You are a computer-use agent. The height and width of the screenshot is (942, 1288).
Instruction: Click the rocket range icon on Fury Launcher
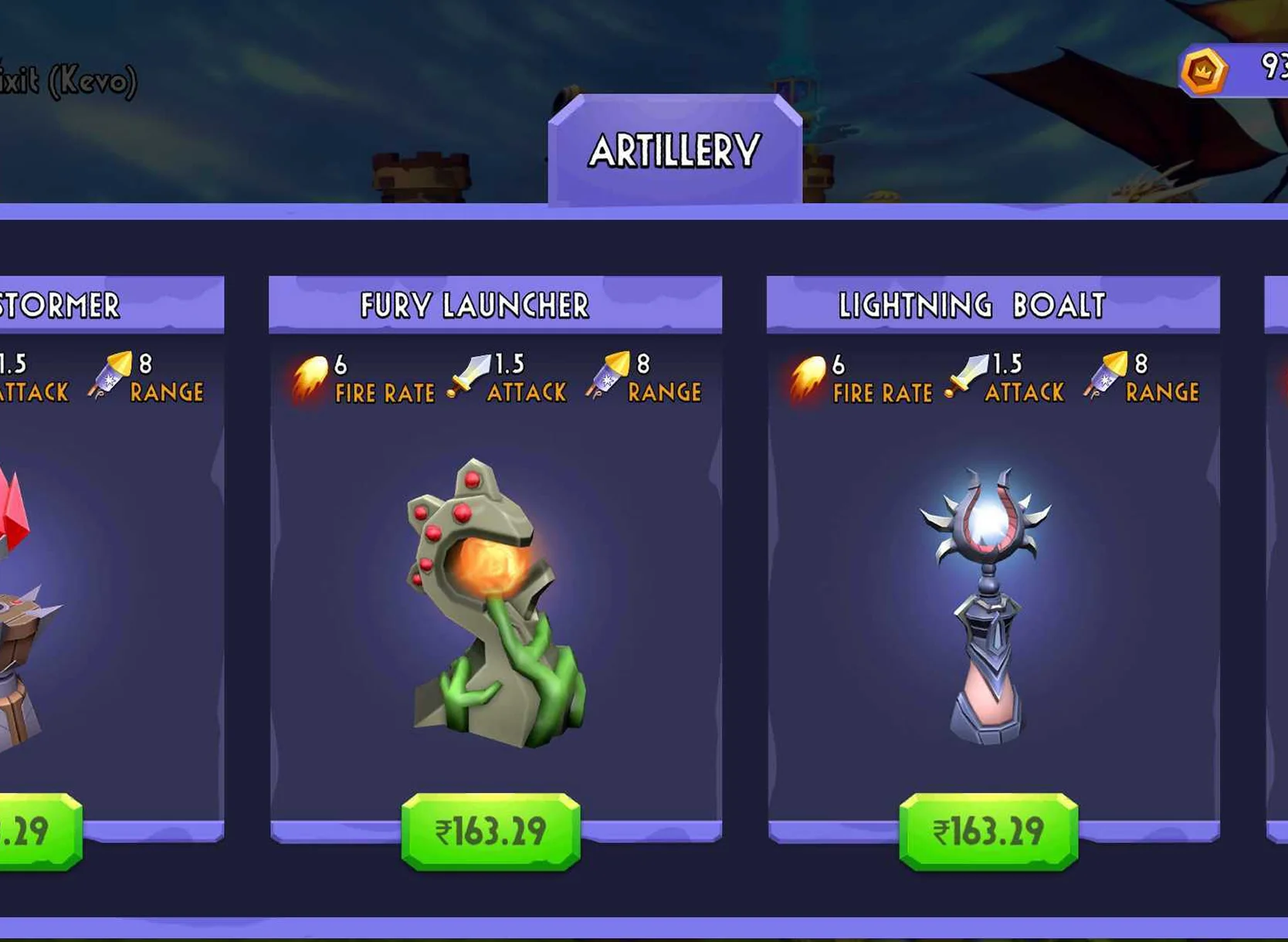click(x=607, y=376)
